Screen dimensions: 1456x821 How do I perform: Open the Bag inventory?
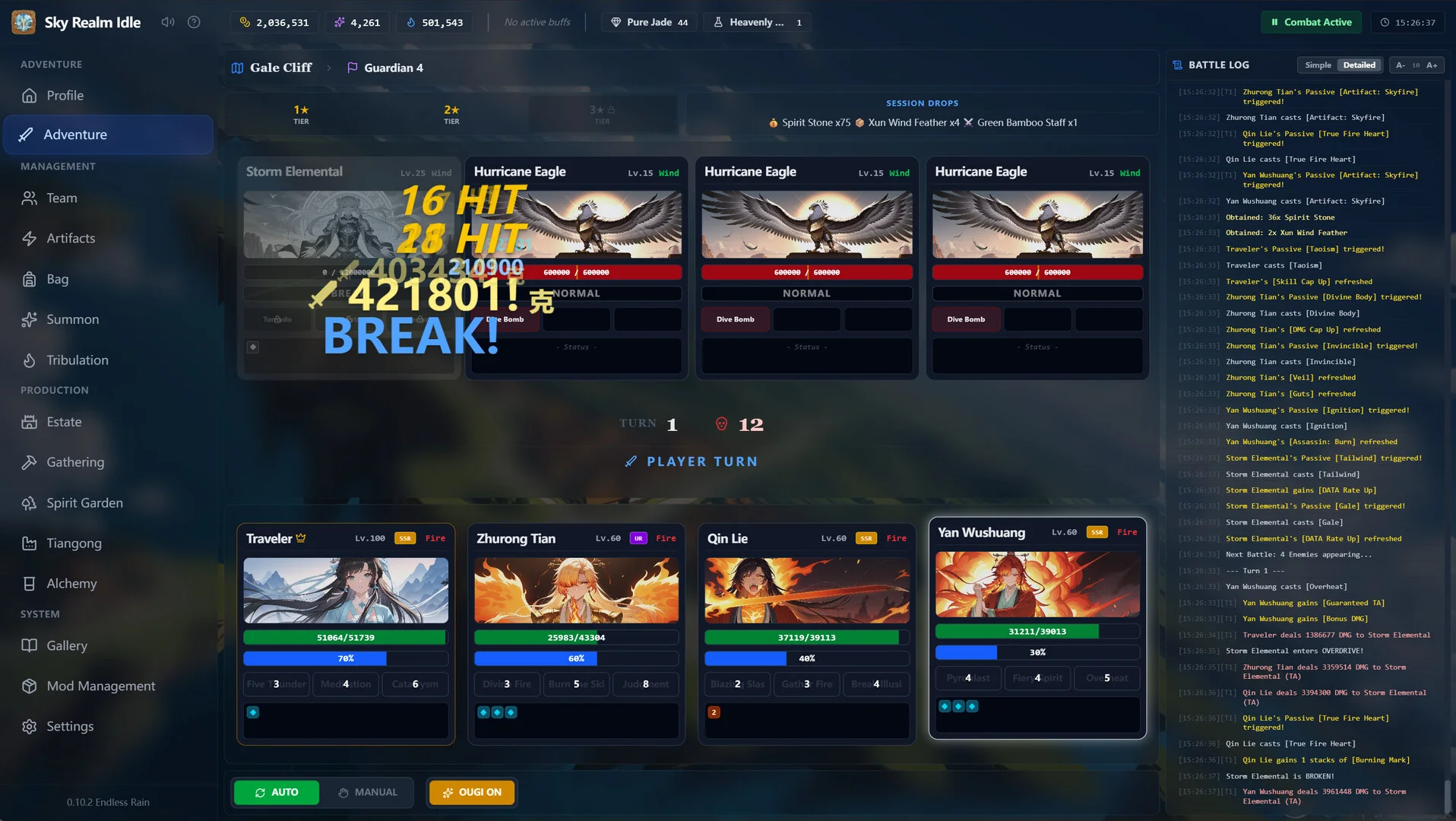(x=57, y=279)
